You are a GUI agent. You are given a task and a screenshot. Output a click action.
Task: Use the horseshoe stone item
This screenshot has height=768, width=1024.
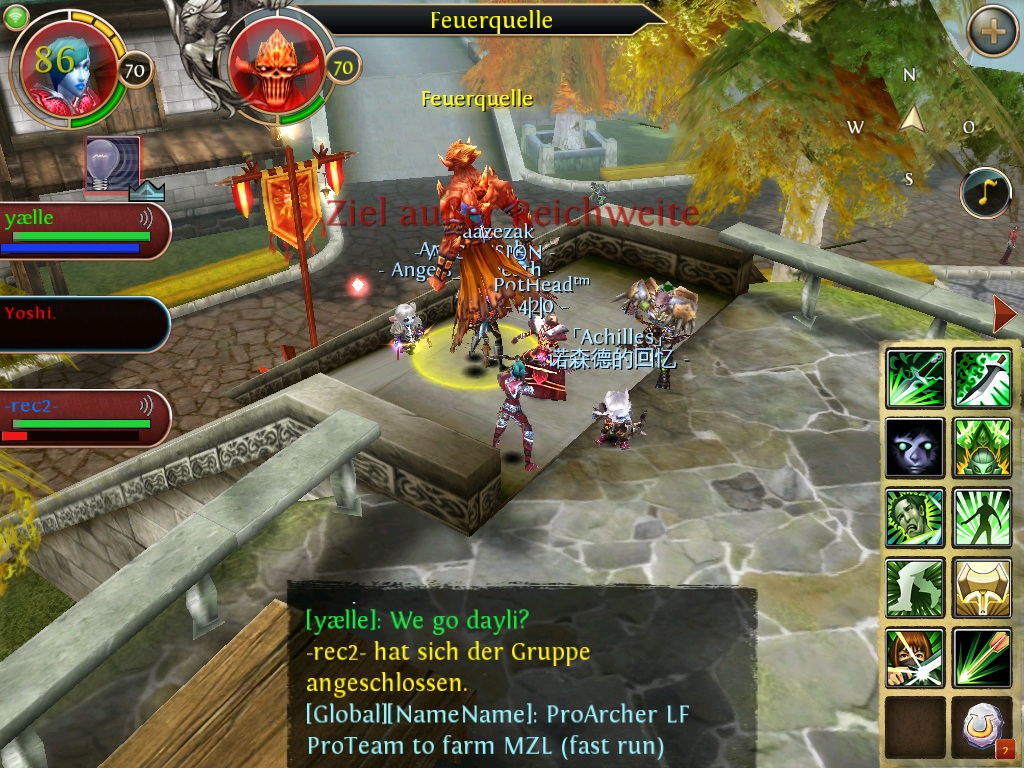point(982,727)
